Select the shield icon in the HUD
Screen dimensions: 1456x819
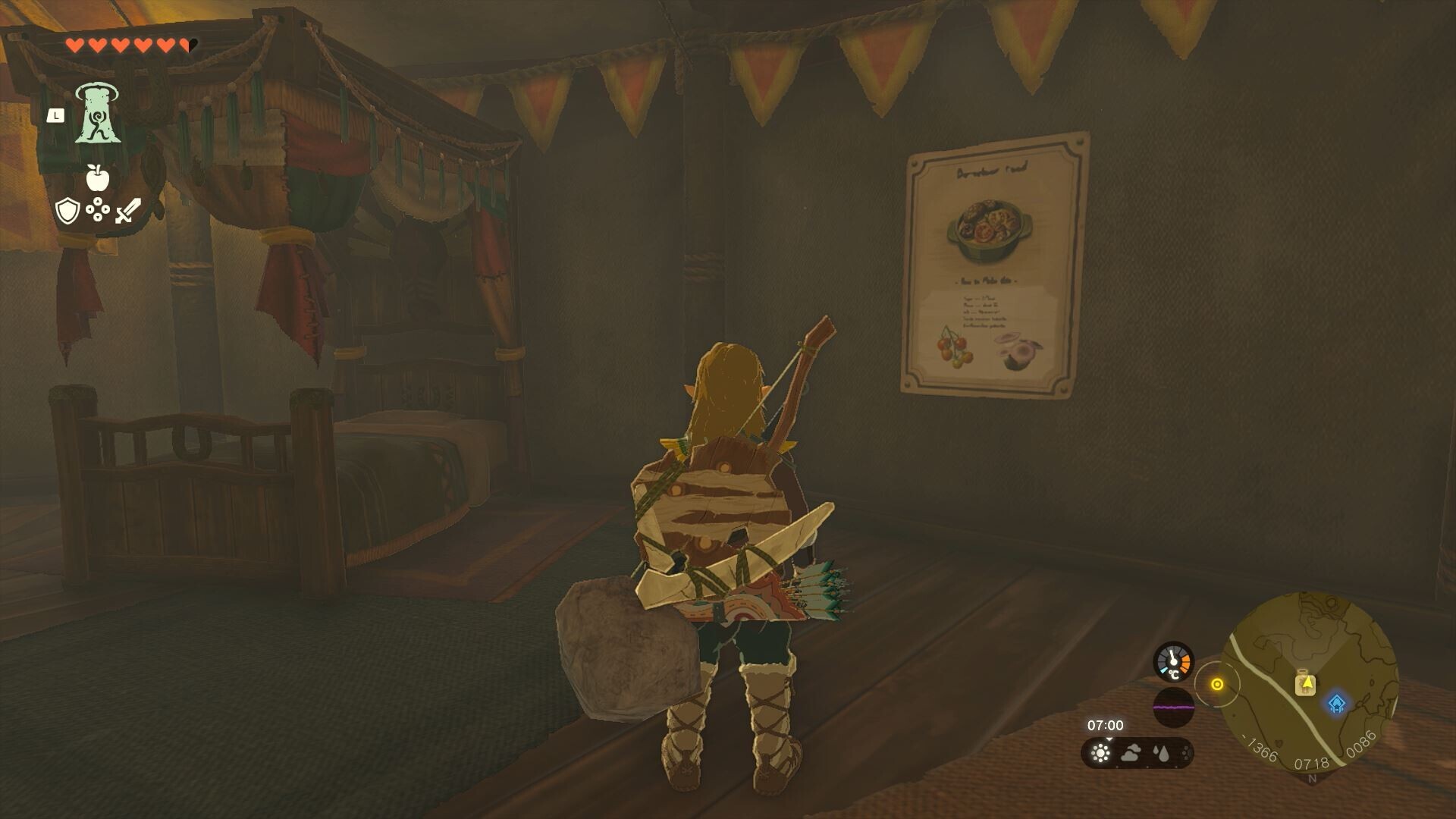pyautogui.click(x=67, y=210)
